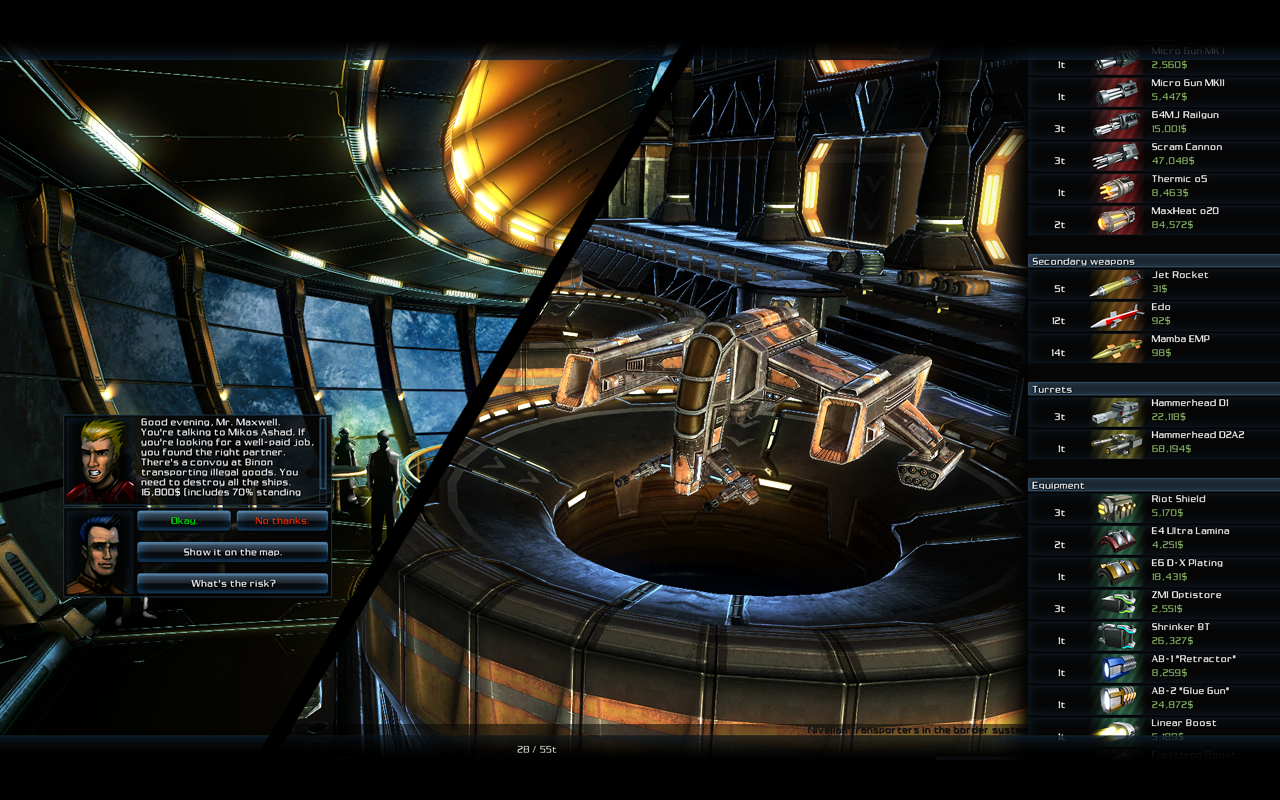Accept the job with the Okay option
Screen dimensions: 1280x800
184,521
